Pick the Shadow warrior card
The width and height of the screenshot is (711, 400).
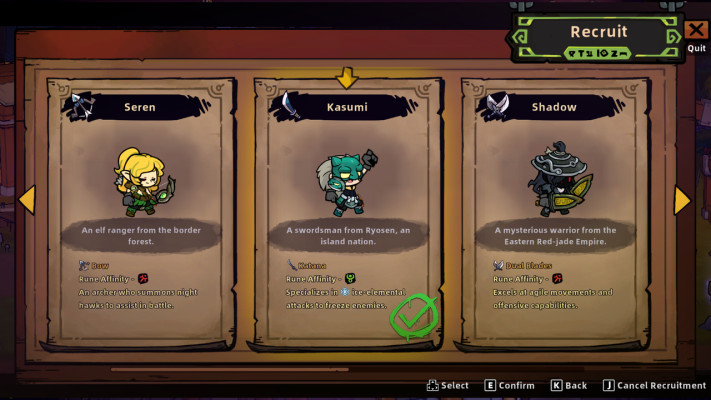(553, 210)
